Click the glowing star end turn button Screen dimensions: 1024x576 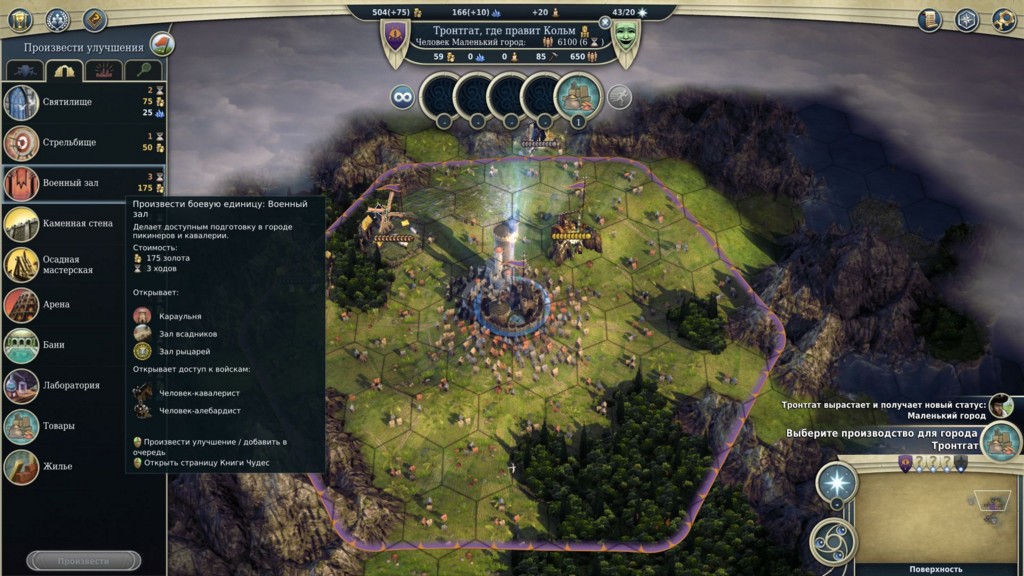tap(836, 484)
